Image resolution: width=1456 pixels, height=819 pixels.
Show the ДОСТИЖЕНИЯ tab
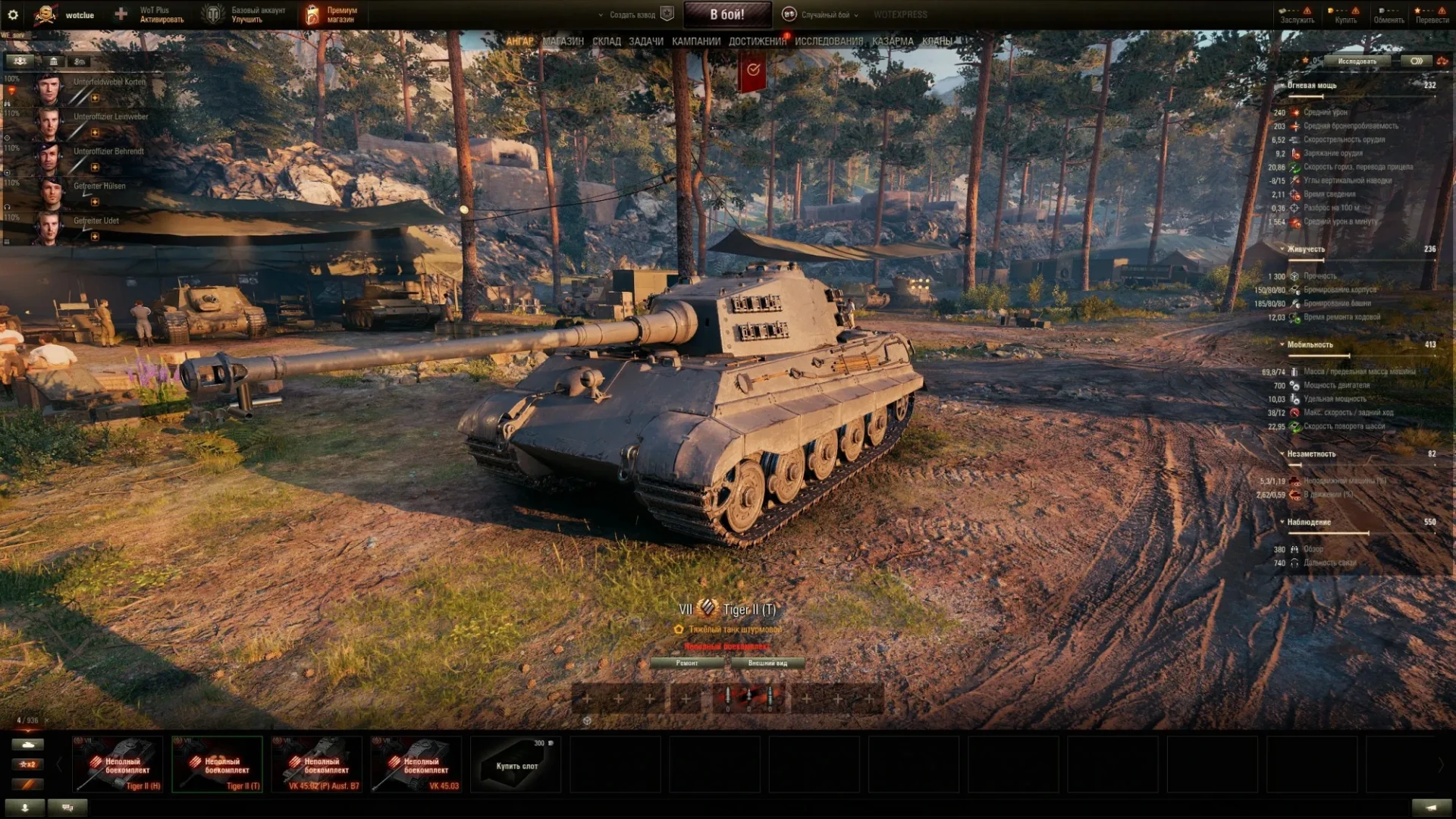pos(757,42)
